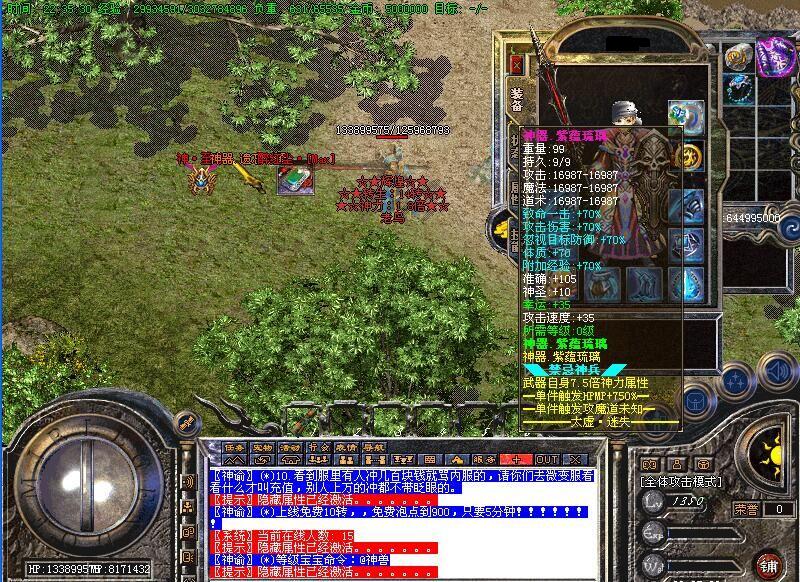Image resolution: width=800 pixels, height=582 pixels.
Task: Switch to the 装备 equipment tab
Action: click(x=517, y=100)
